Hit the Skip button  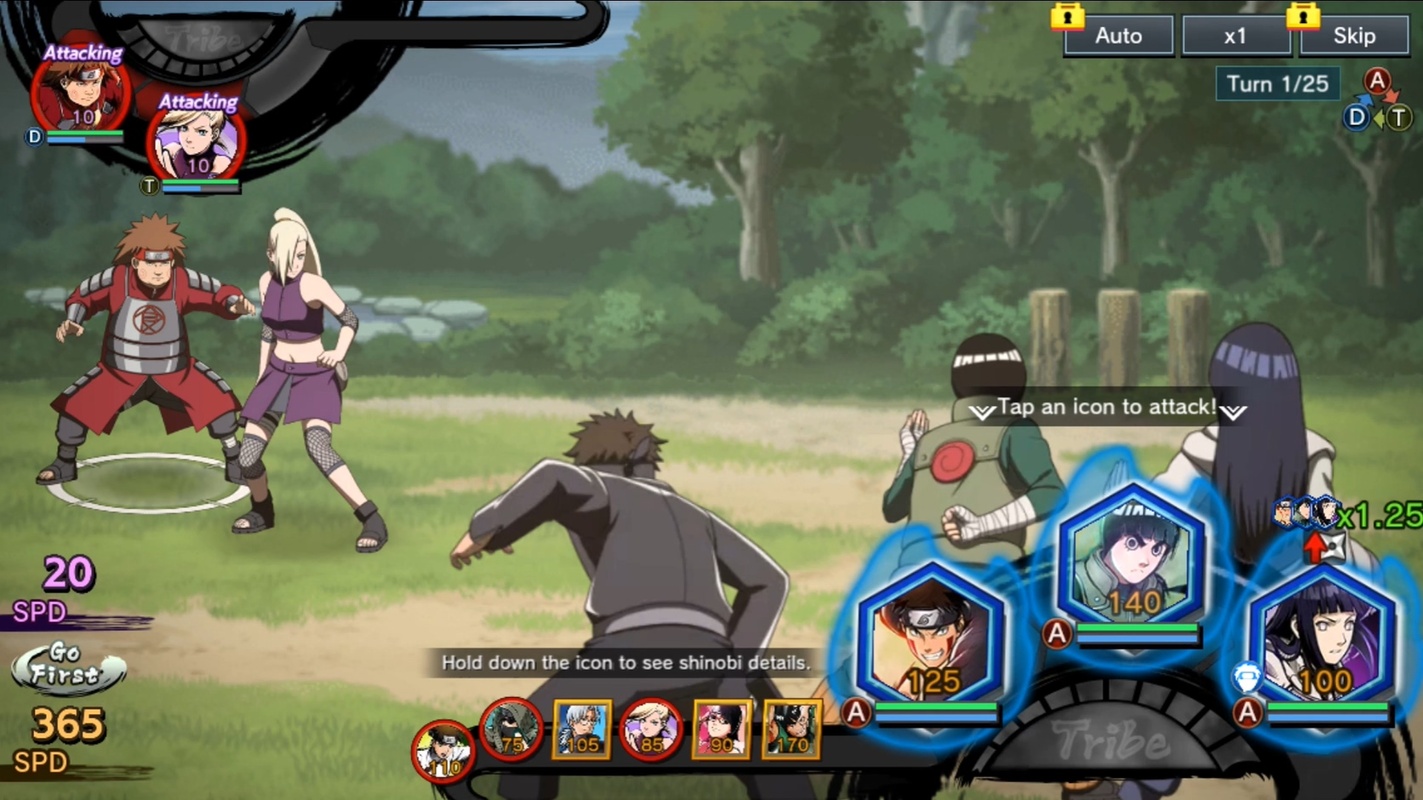(x=1354, y=36)
